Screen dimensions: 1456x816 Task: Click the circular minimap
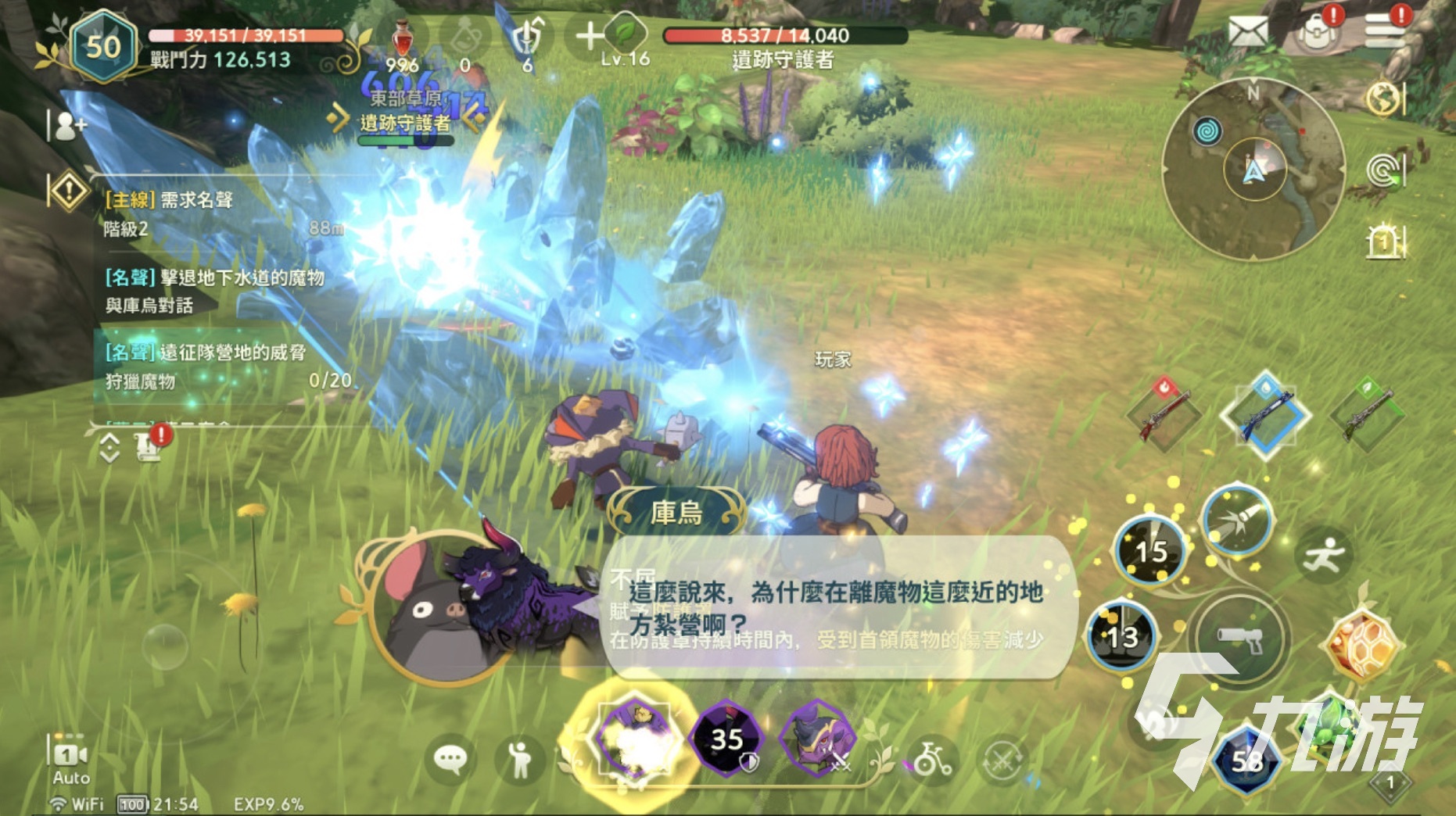pyautogui.click(x=1253, y=170)
